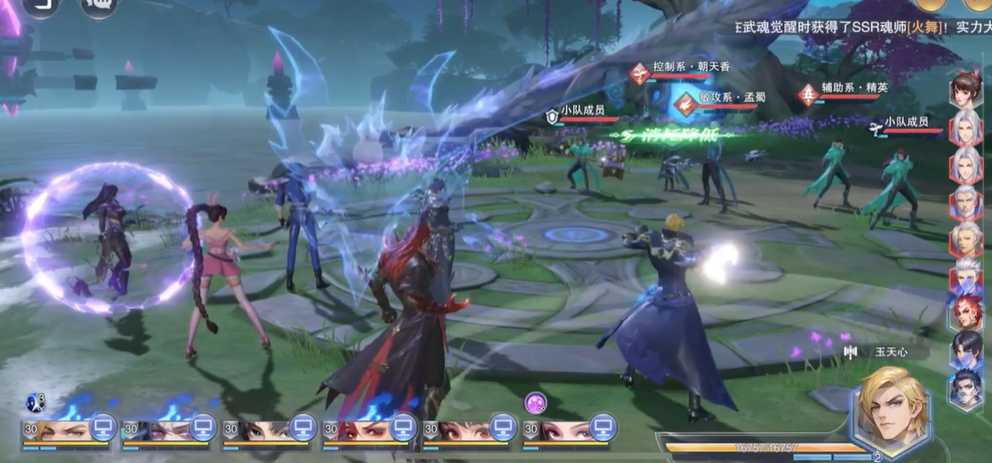
Task: Toggle the monitor icon beside the red-haired hero portrait
Action: tap(402, 429)
